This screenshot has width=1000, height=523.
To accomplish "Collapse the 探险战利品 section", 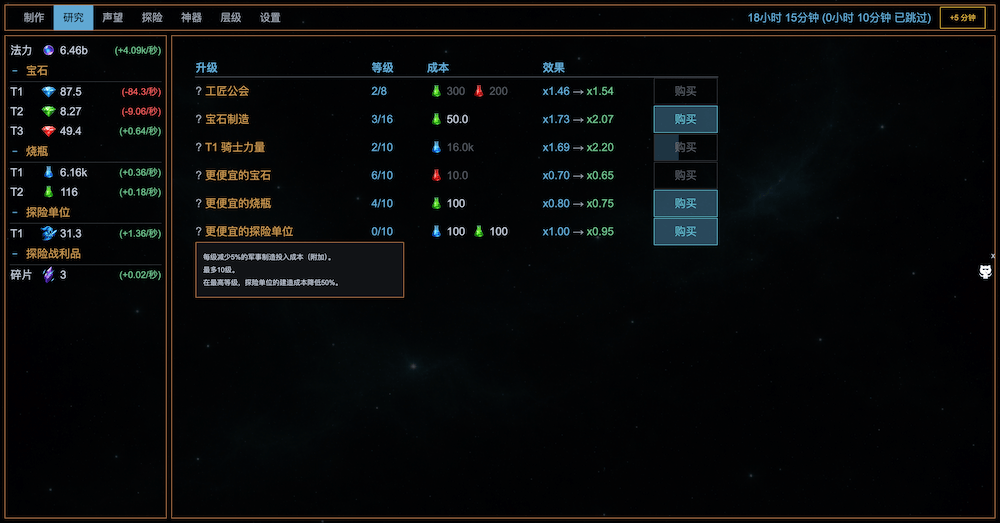I will pyautogui.click(x=45, y=254).
